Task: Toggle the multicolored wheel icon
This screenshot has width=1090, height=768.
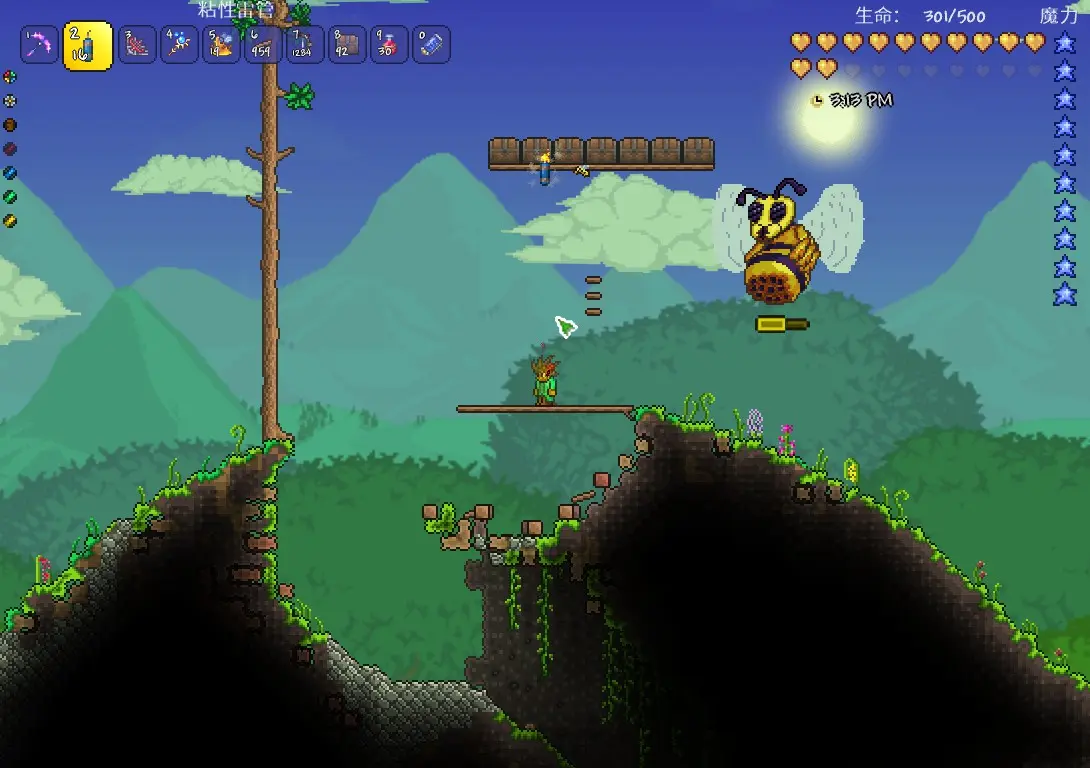Action: (10, 77)
